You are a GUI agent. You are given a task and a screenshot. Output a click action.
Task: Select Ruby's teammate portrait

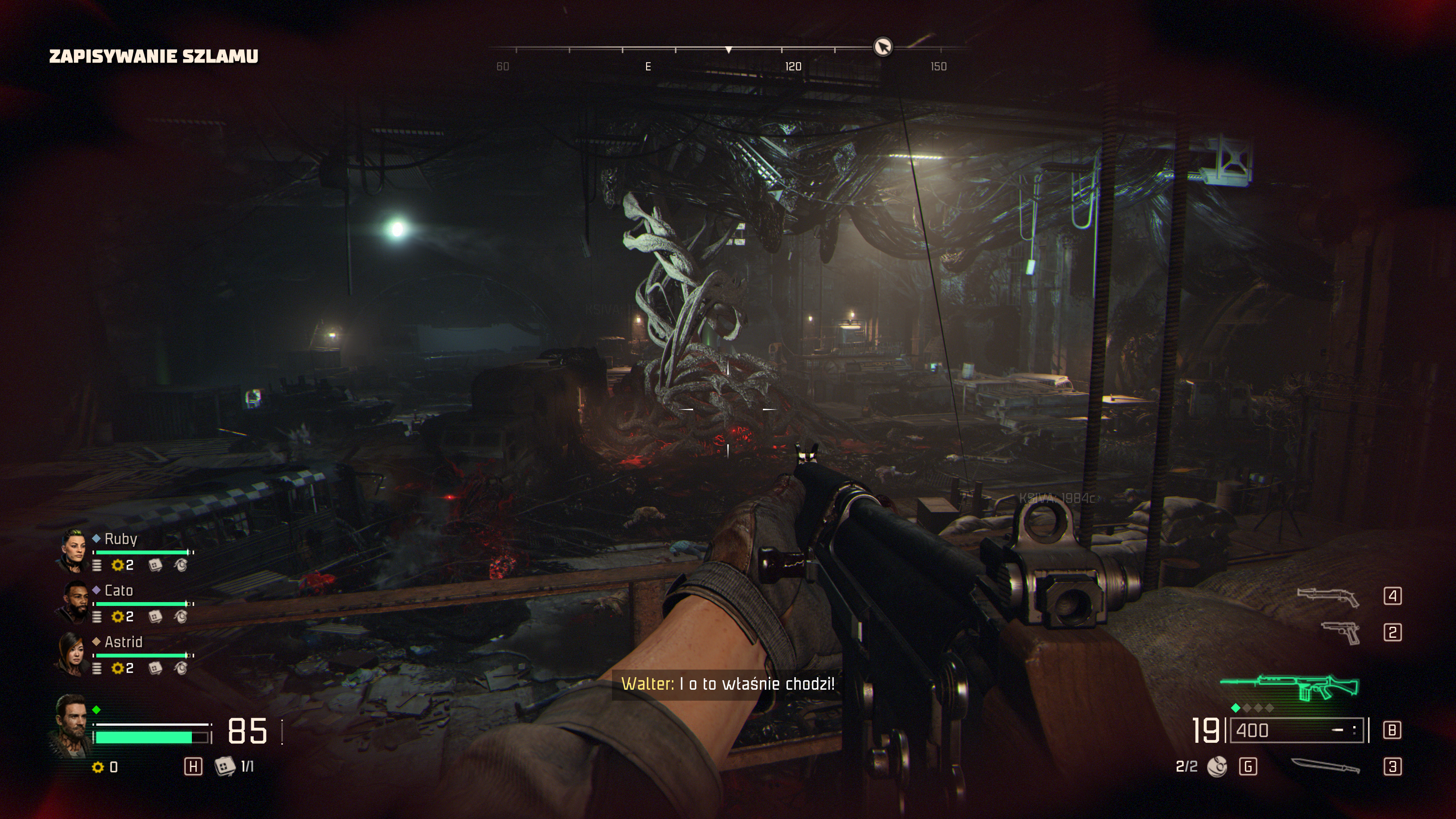pyautogui.click(x=73, y=551)
